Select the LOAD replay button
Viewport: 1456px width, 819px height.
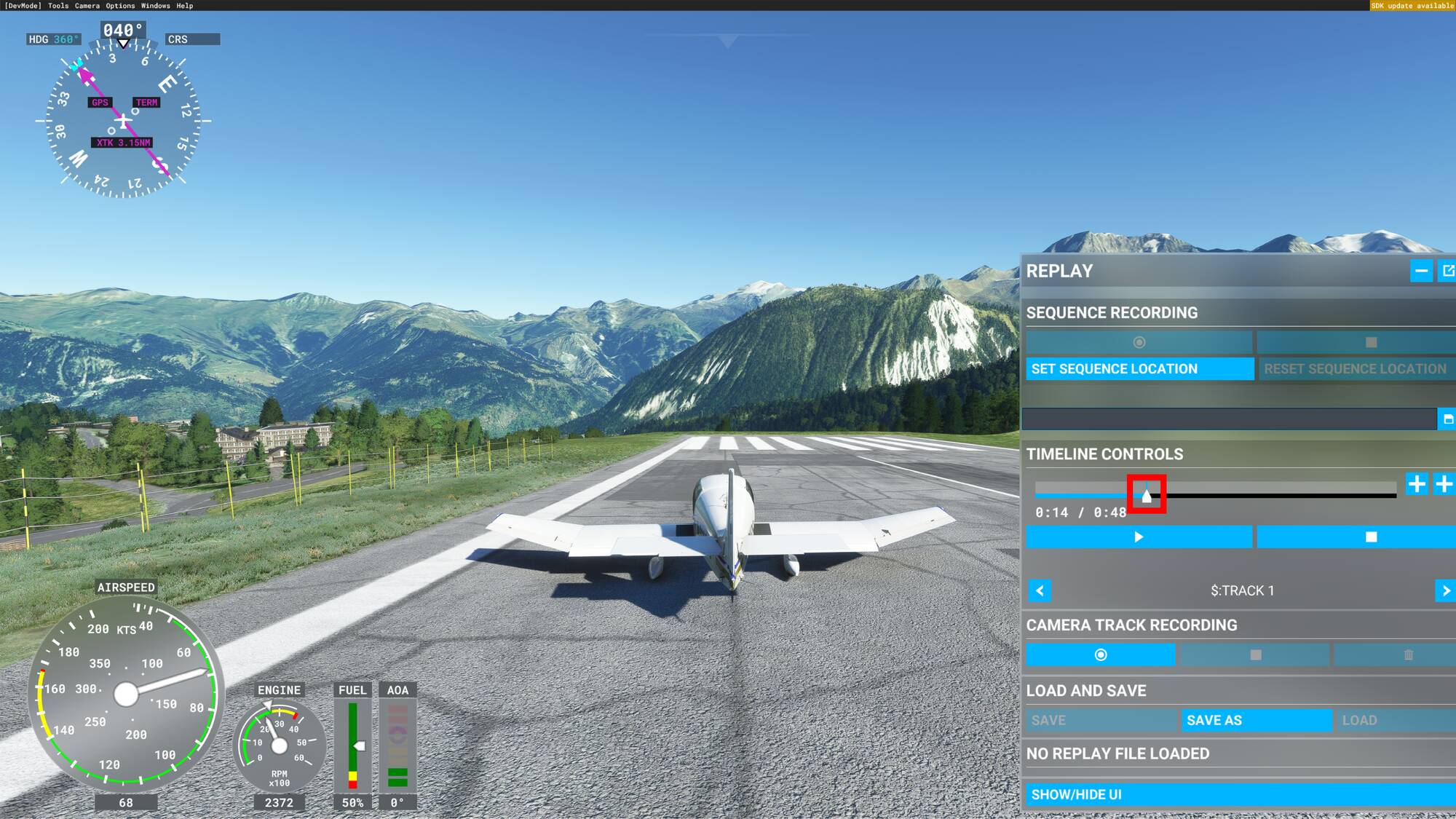point(1394,721)
